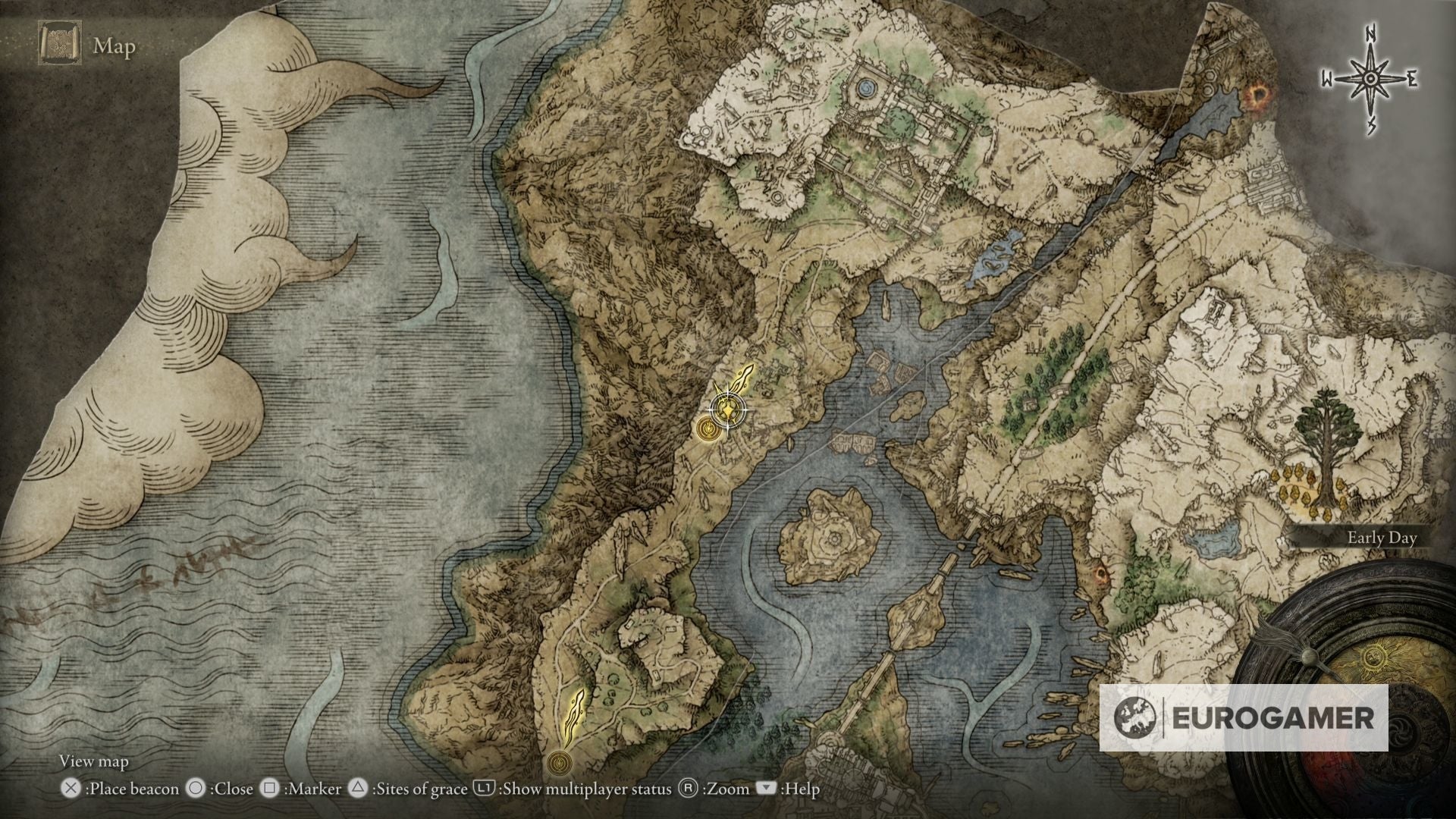1456x819 pixels.
Task: Select the site of grace at the bottom edge
Action: tap(560, 759)
